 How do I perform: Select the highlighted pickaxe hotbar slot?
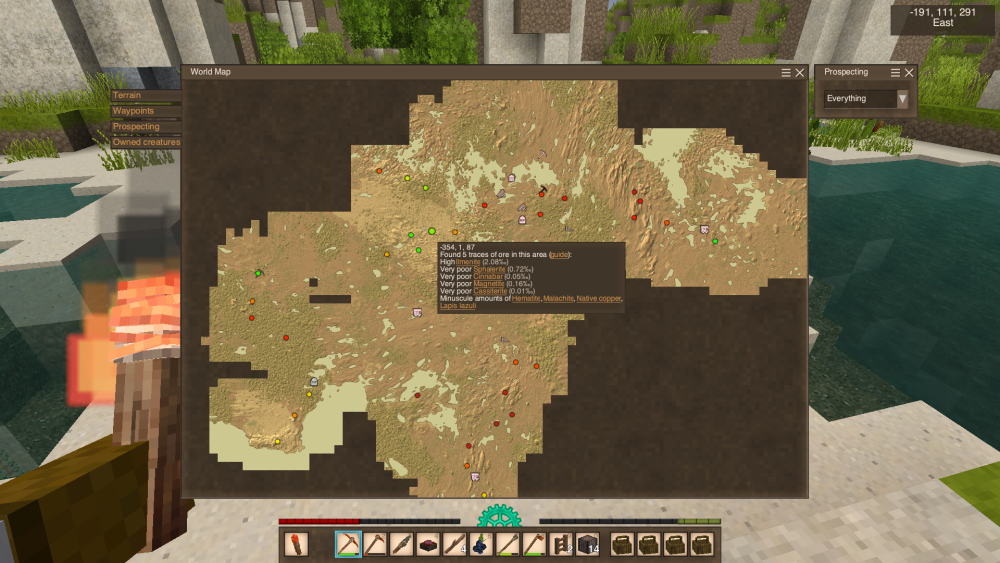[349, 546]
